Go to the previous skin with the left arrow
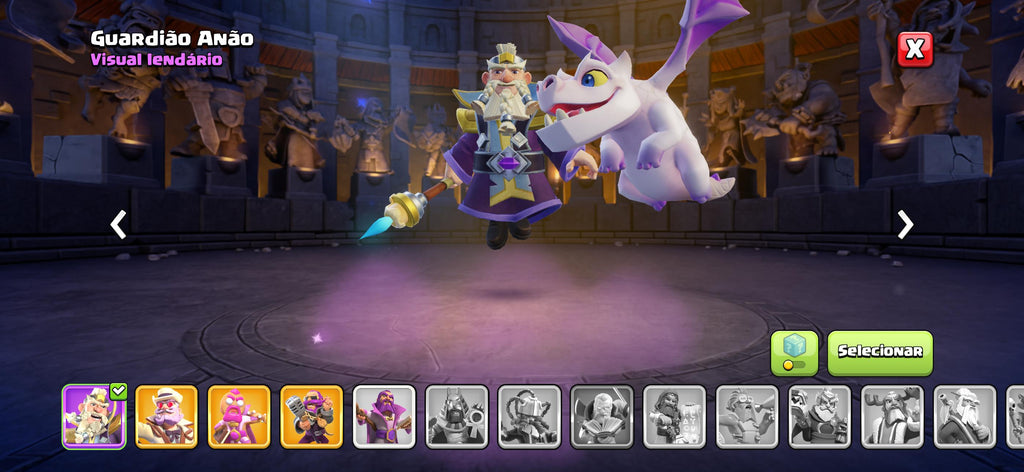This screenshot has width=1024, height=472. tap(118, 225)
